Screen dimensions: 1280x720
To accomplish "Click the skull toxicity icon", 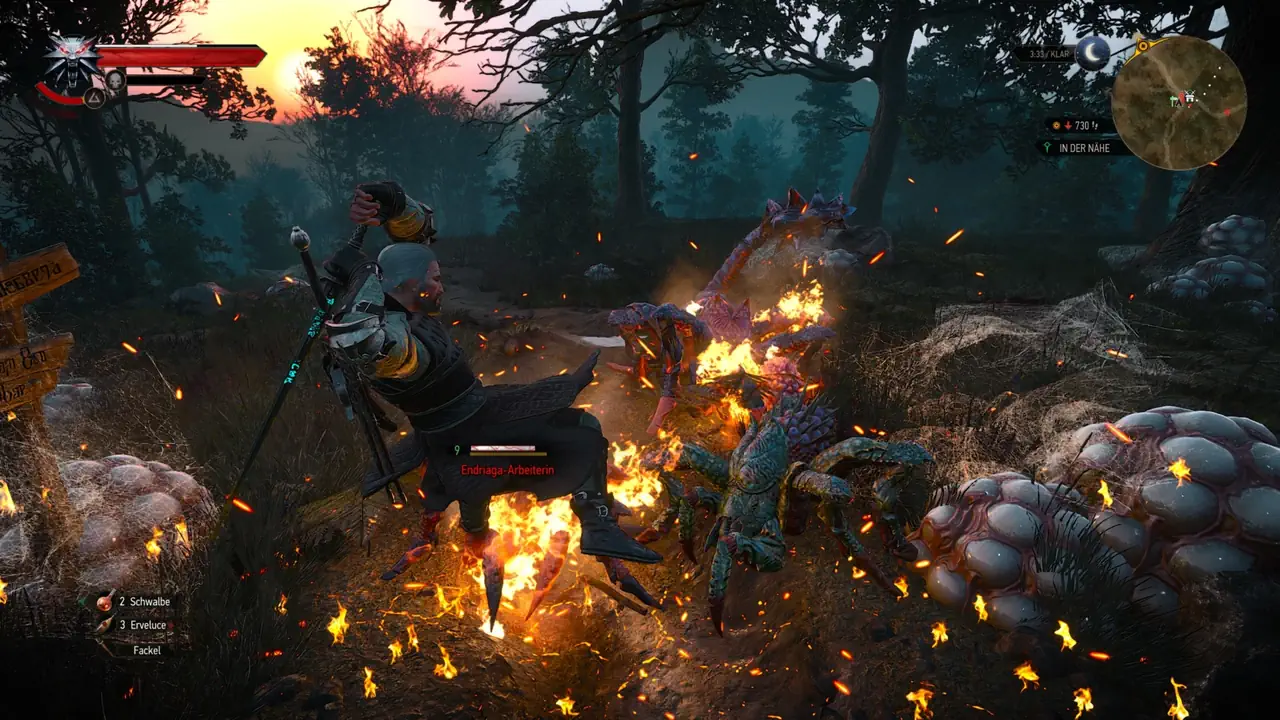I will (x=115, y=78).
